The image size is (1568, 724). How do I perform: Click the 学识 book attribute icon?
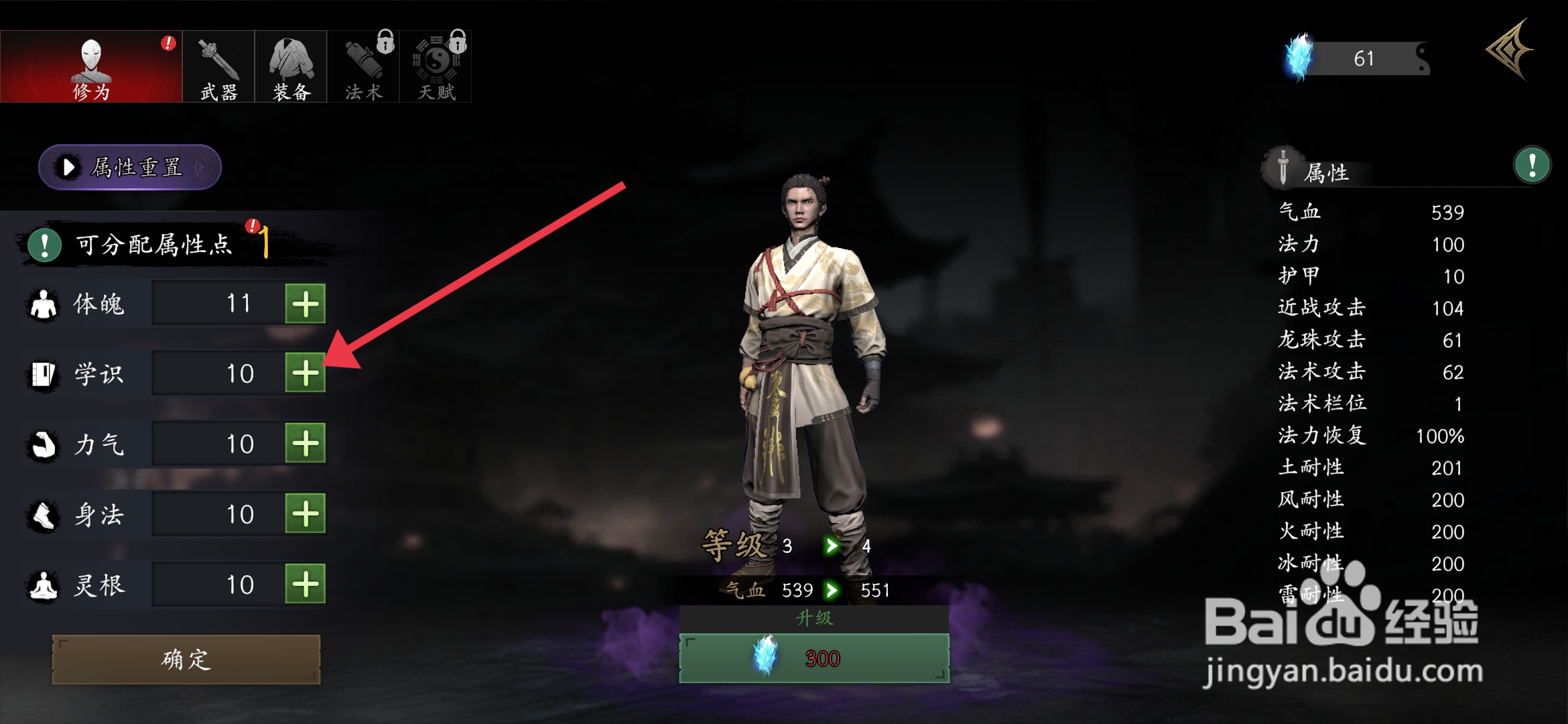(42, 373)
